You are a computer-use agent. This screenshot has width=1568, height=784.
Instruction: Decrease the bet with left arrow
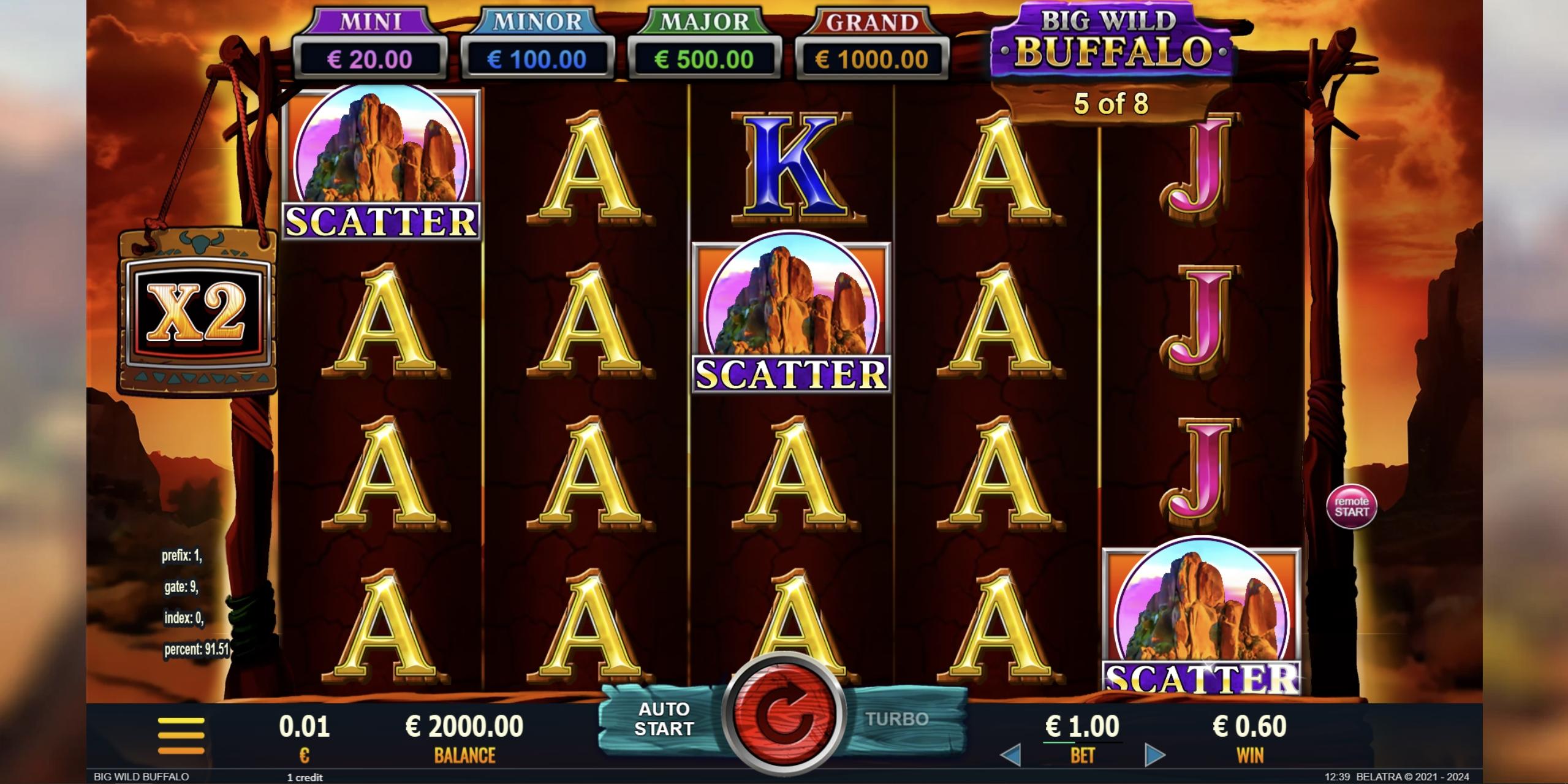click(x=1010, y=756)
